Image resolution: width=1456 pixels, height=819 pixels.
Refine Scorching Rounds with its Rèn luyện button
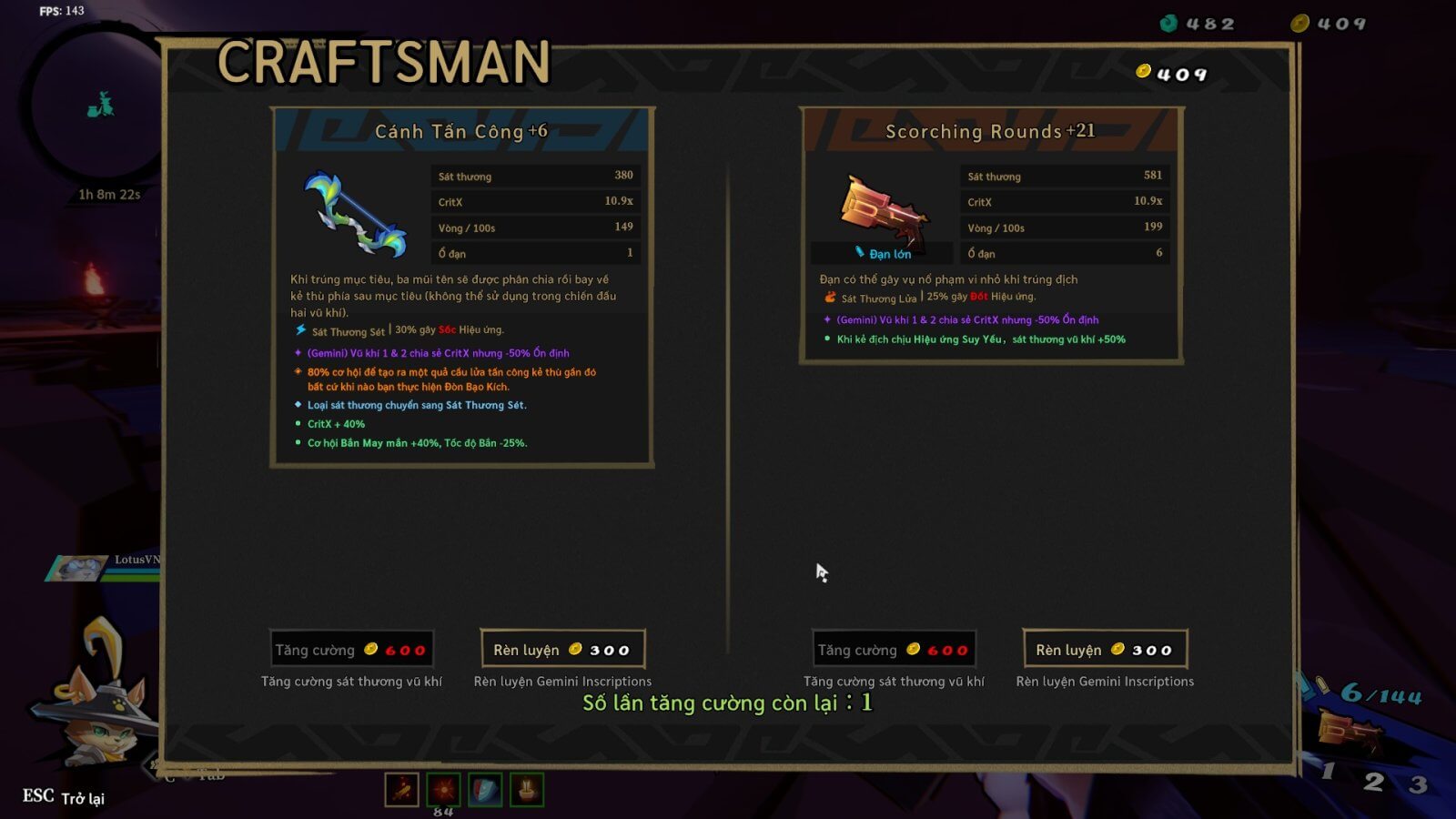1105,650
